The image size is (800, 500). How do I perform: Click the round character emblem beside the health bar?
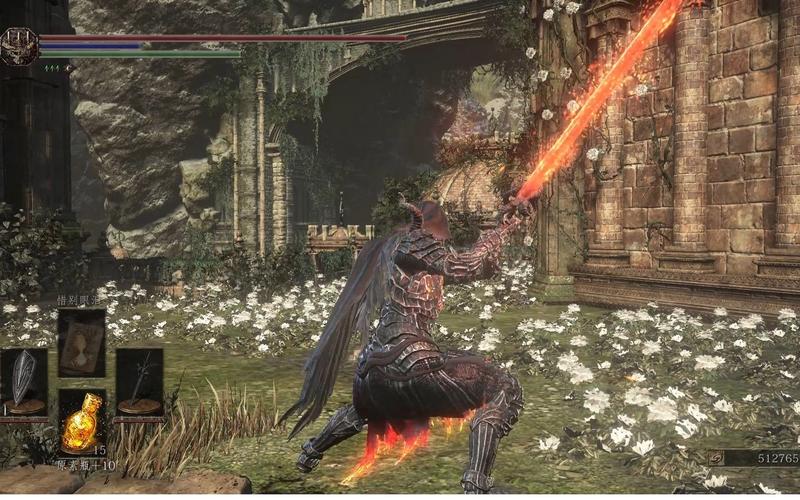(x=18, y=46)
